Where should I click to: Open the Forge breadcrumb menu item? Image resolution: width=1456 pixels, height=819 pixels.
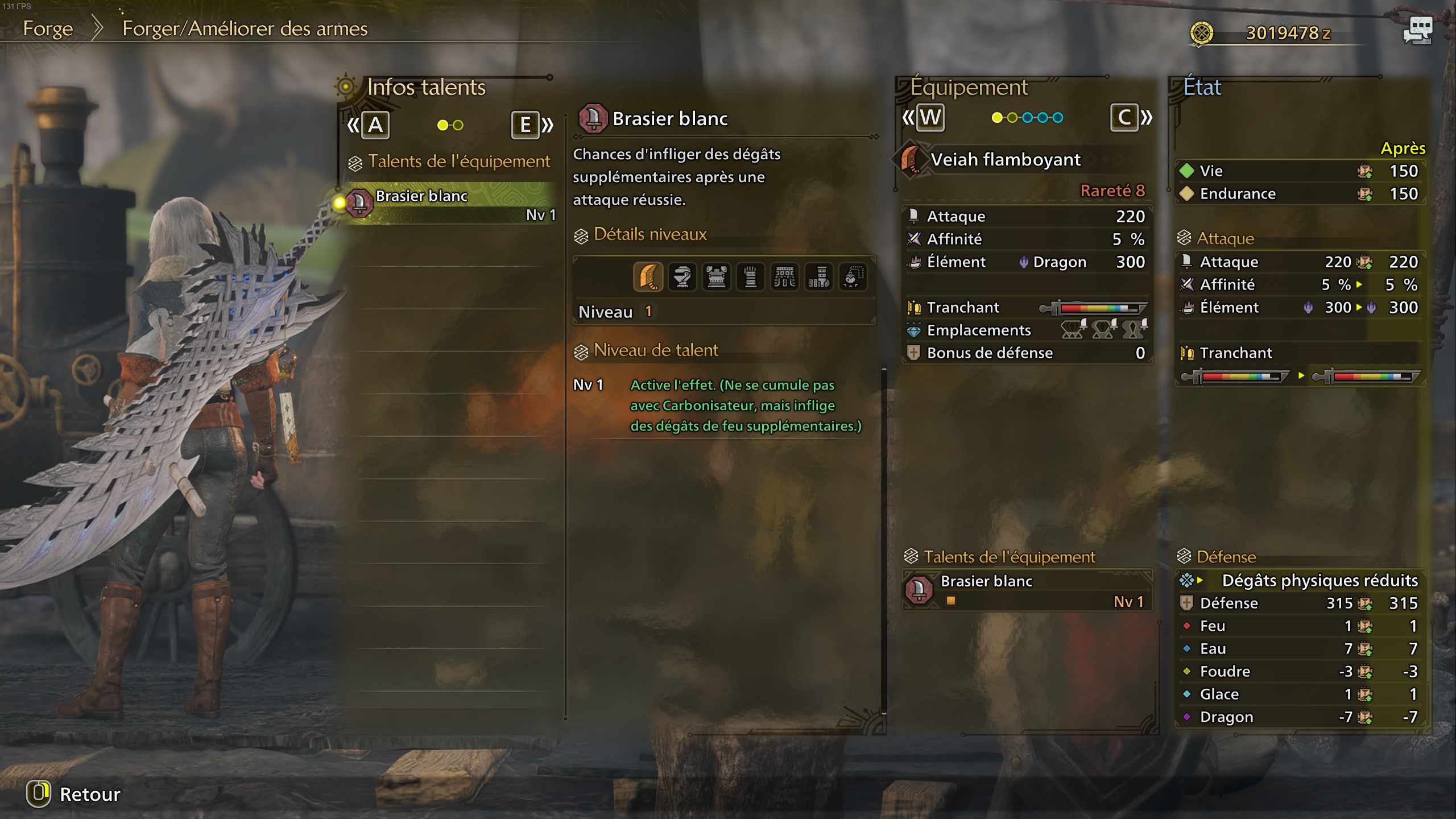[x=48, y=28]
